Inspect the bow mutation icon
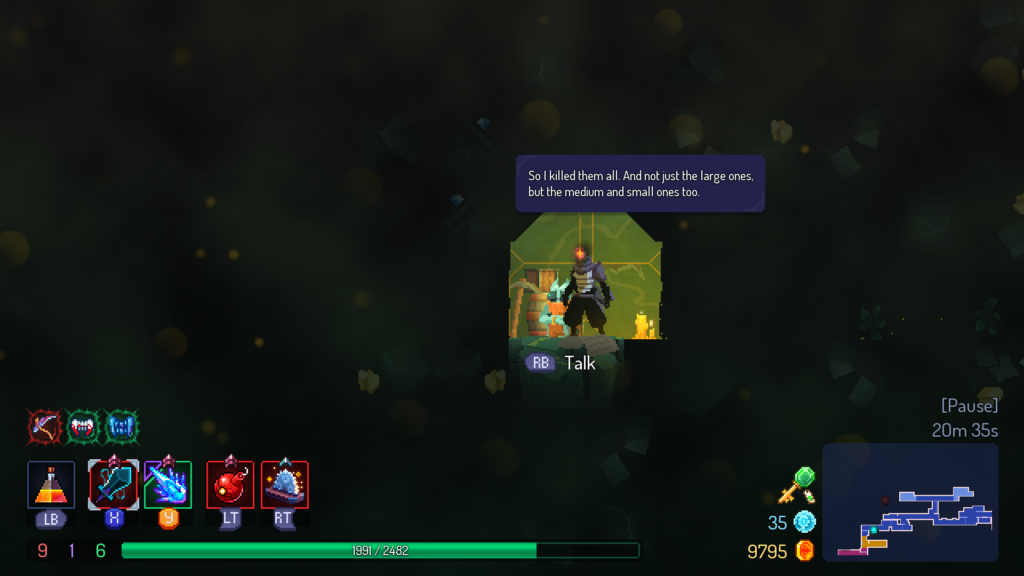 [x=44, y=427]
